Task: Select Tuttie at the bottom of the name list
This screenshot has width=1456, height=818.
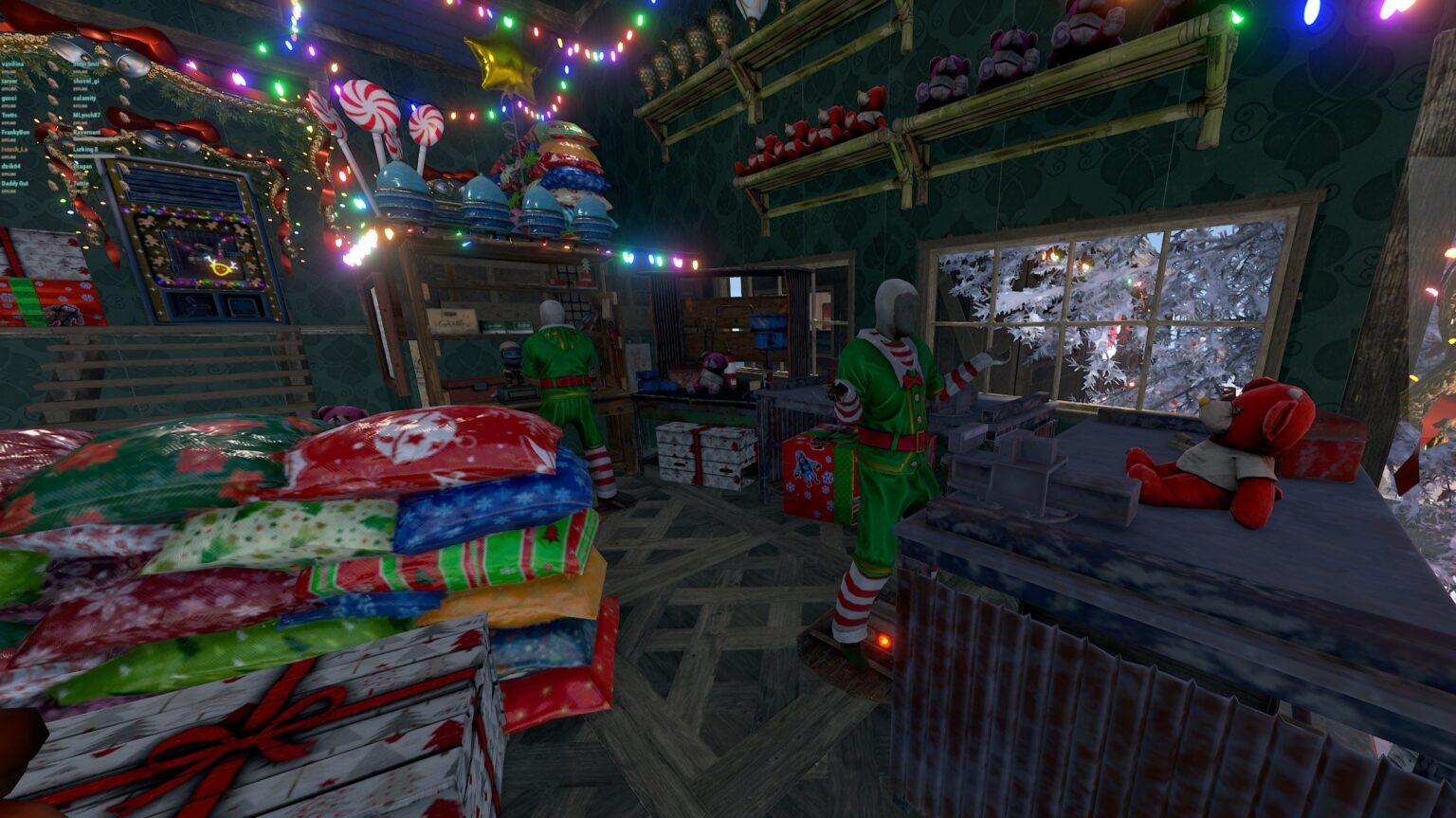Action: (81, 184)
